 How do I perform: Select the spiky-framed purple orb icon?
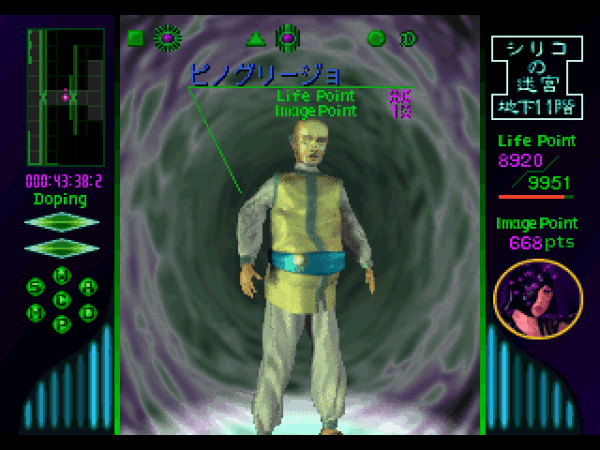(x=167, y=38)
